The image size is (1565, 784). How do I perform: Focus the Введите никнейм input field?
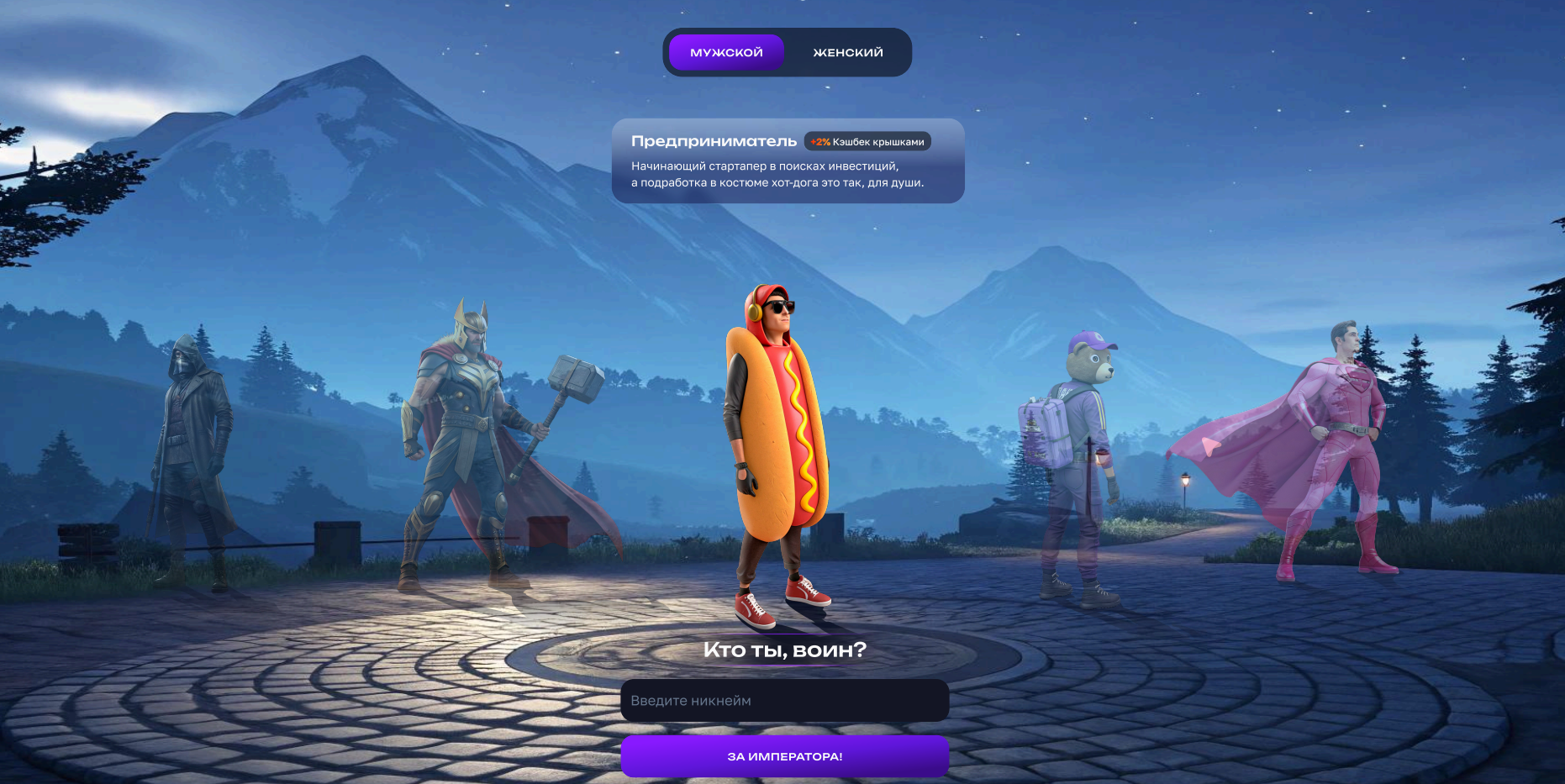784,700
